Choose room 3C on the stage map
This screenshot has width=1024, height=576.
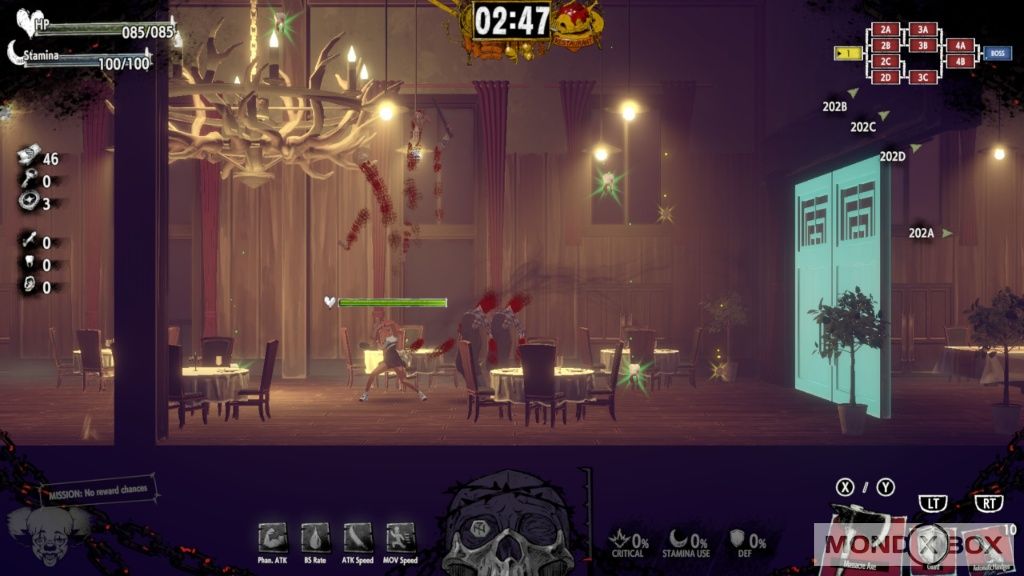pyautogui.click(x=923, y=77)
